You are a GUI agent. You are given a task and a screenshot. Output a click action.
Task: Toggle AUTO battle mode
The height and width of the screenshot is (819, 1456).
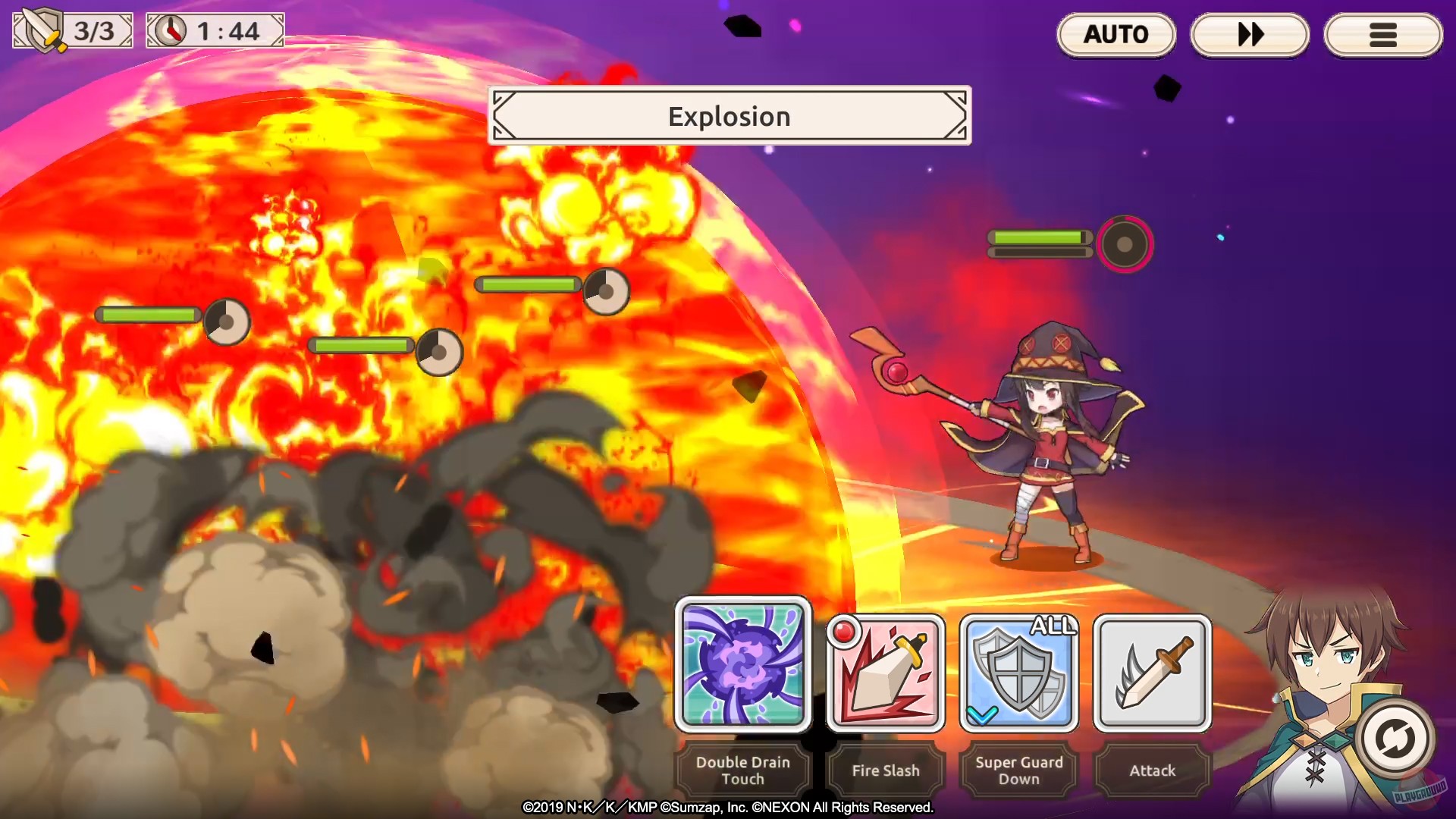click(x=1116, y=33)
